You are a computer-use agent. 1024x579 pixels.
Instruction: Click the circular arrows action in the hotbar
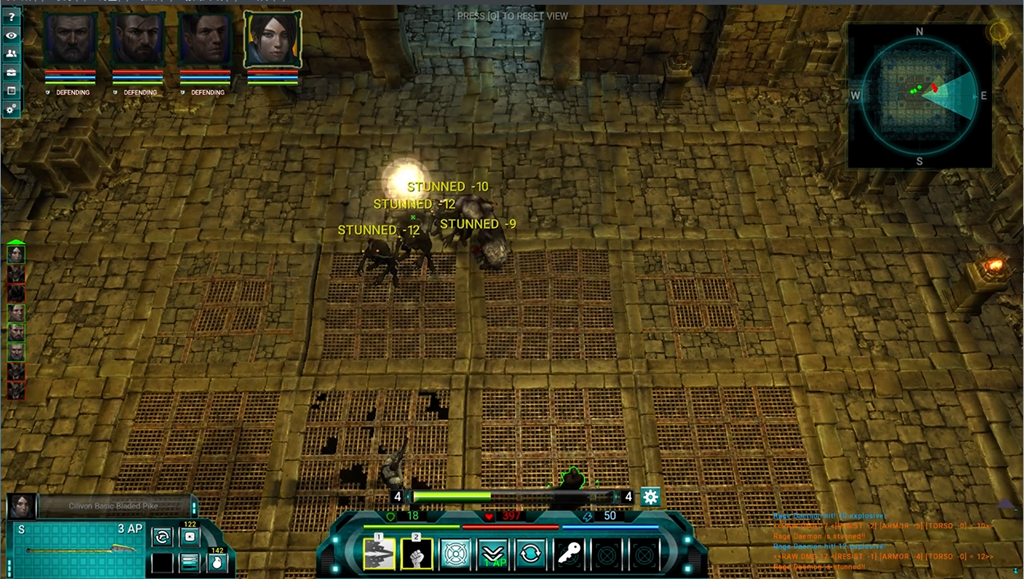[531, 553]
